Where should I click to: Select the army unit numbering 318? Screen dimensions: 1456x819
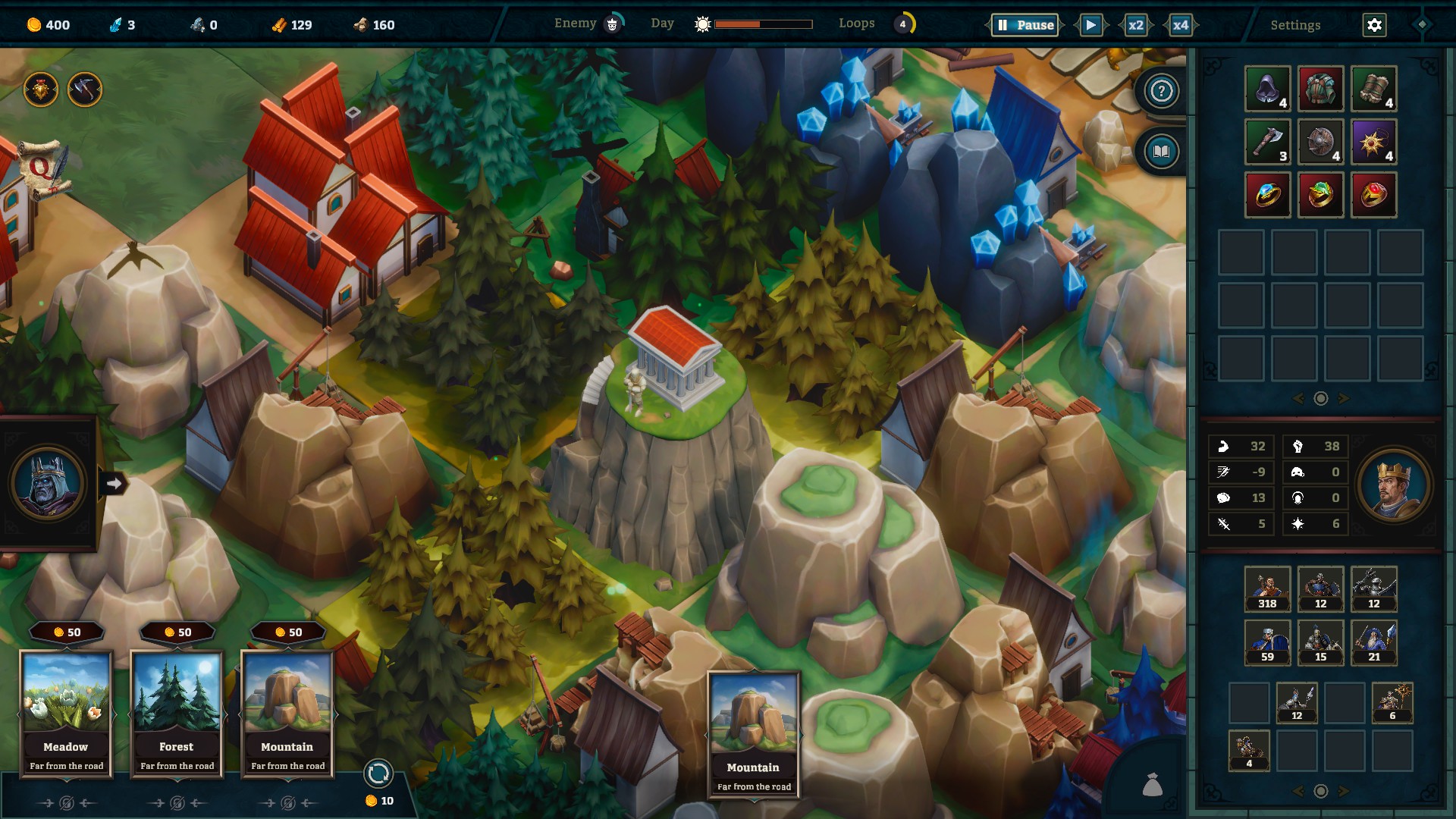1267,588
